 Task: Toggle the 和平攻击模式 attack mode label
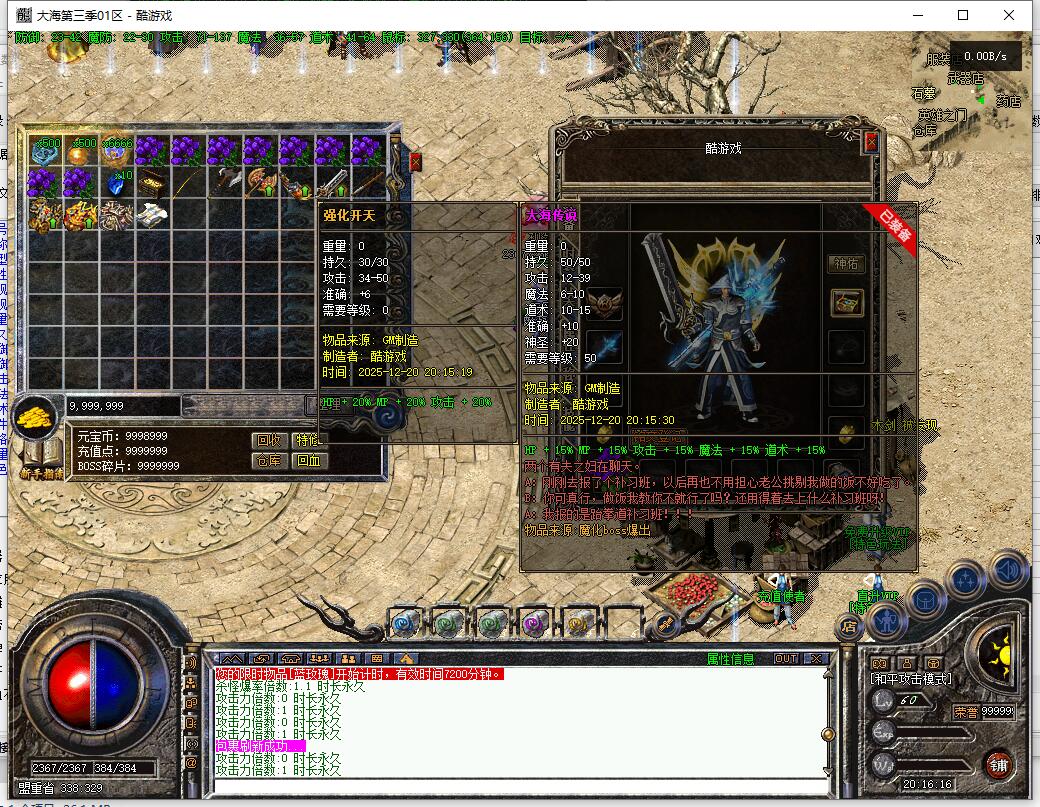(x=911, y=680)
